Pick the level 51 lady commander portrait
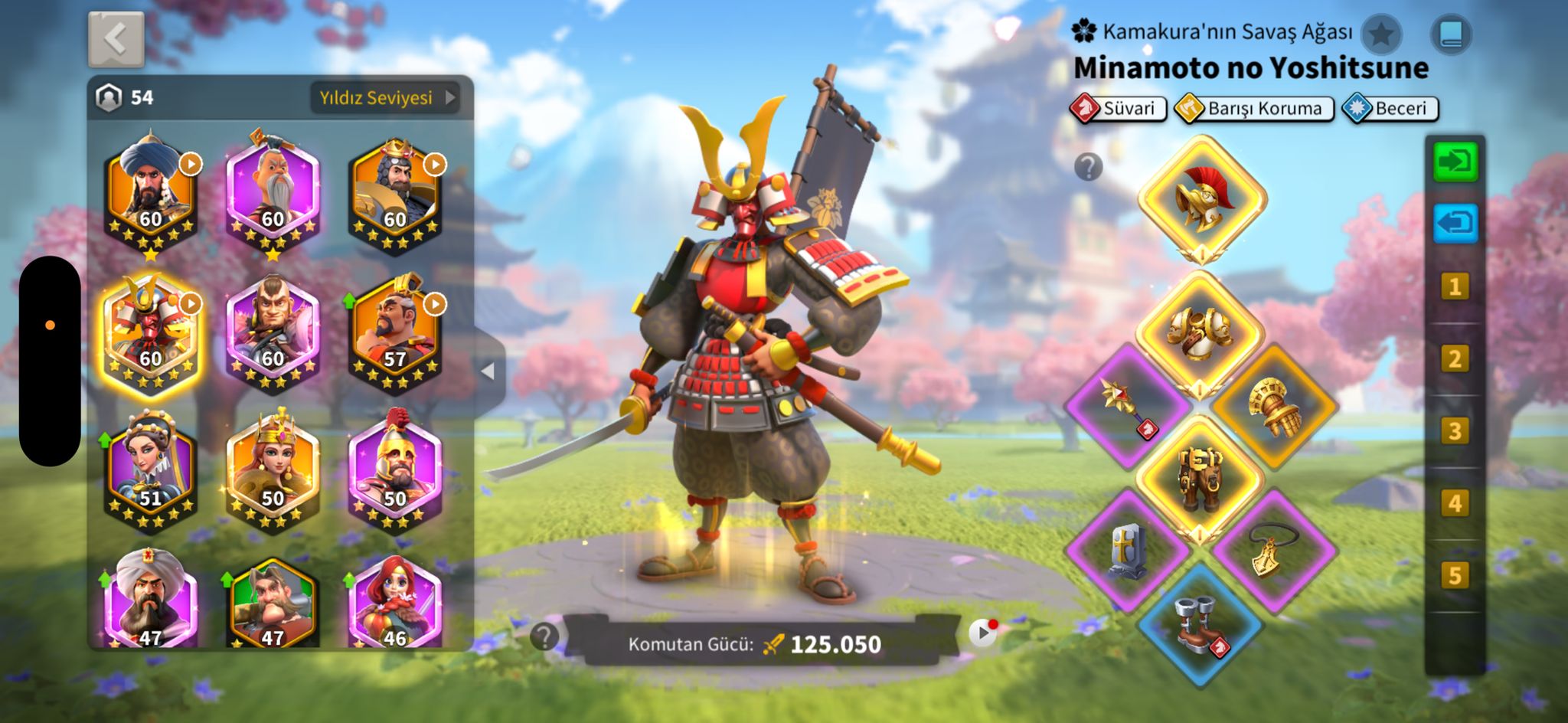Image resolution: width=1568 pixels, height=723 pixels. (151, 470)
